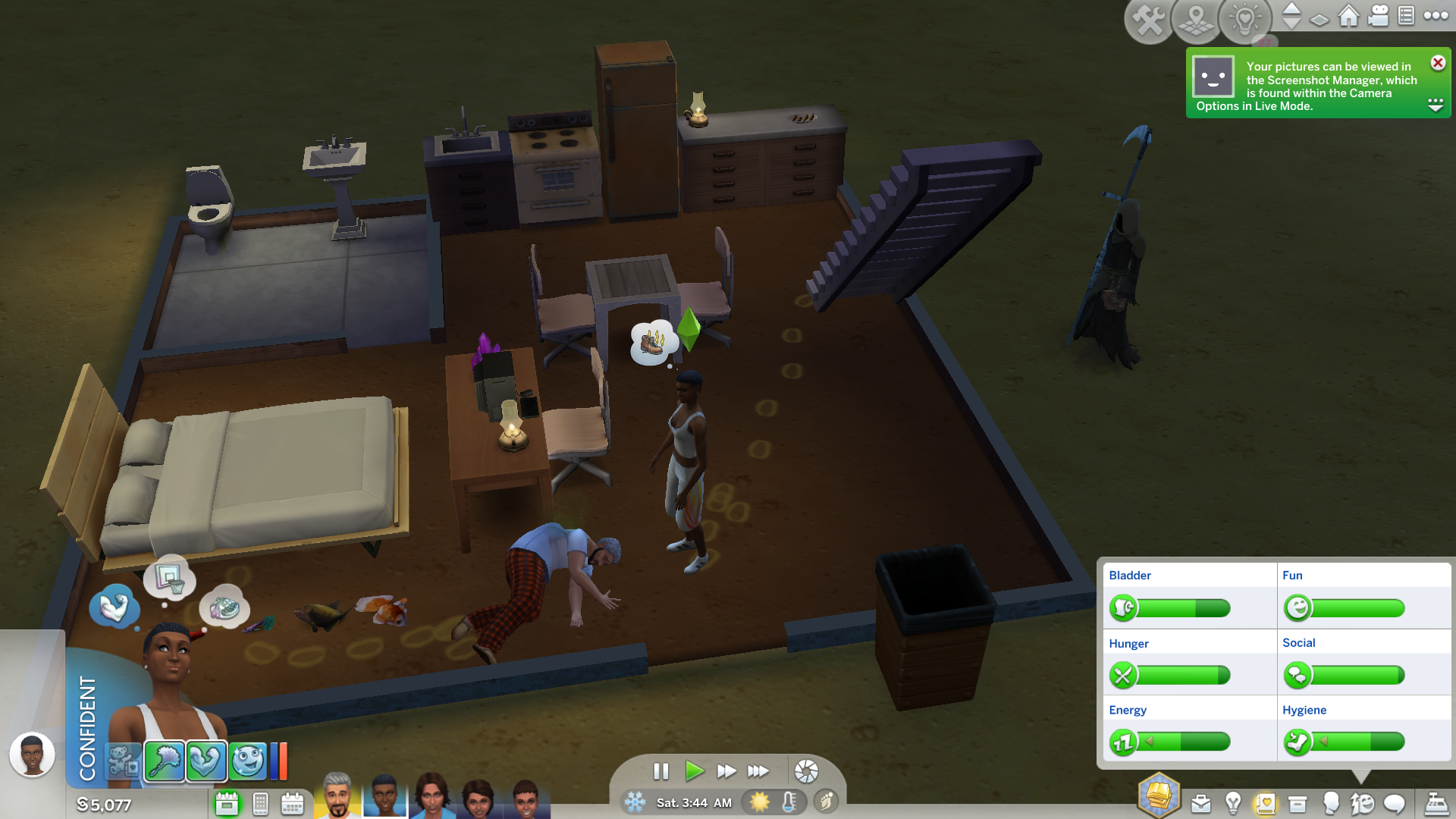Pause the game
Viewport: 1456px width, 819px height.
[x=661, y=771]
